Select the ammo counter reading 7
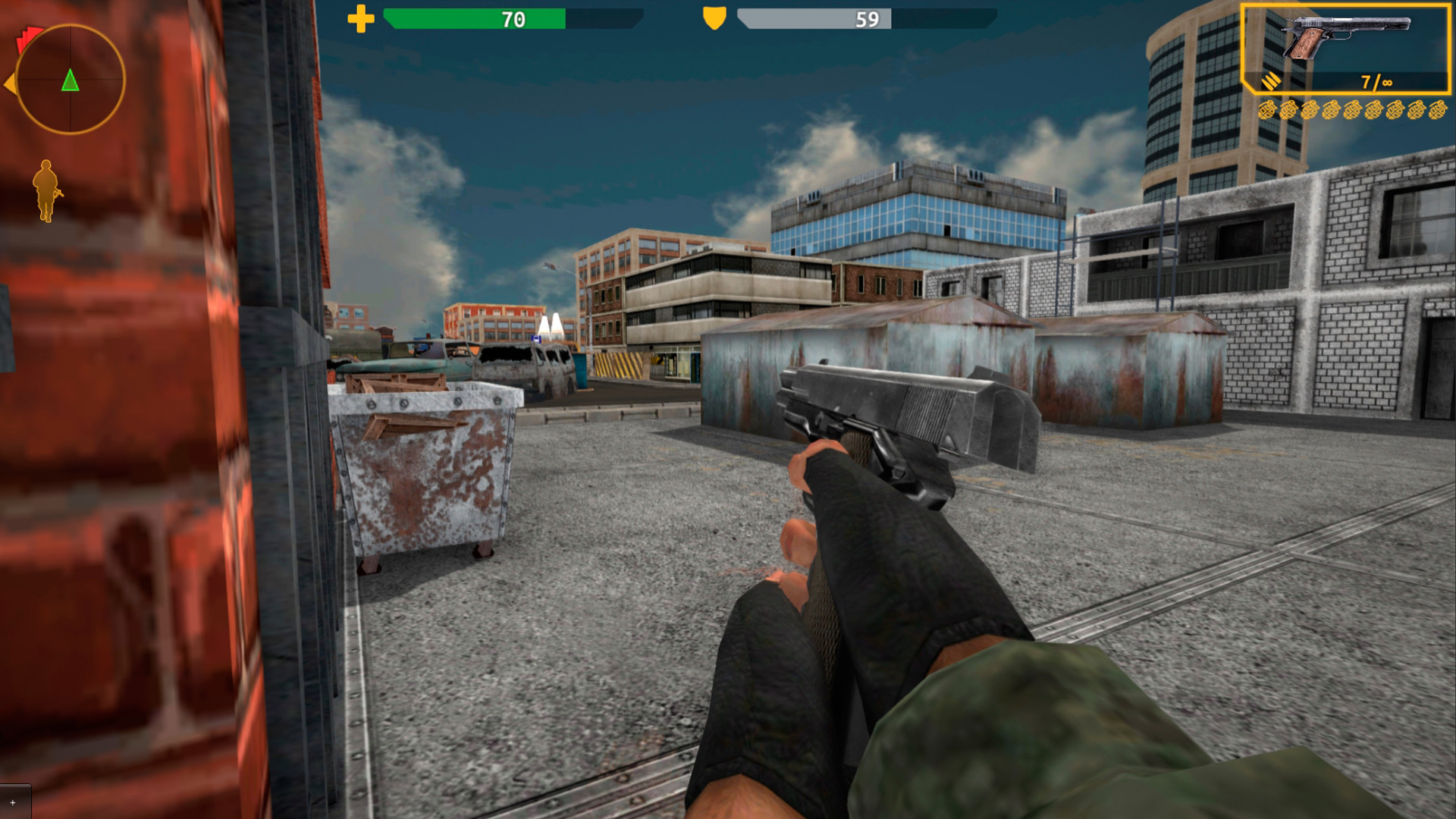Viewport: 1456px width, 819px height. tap(1367, 81)
